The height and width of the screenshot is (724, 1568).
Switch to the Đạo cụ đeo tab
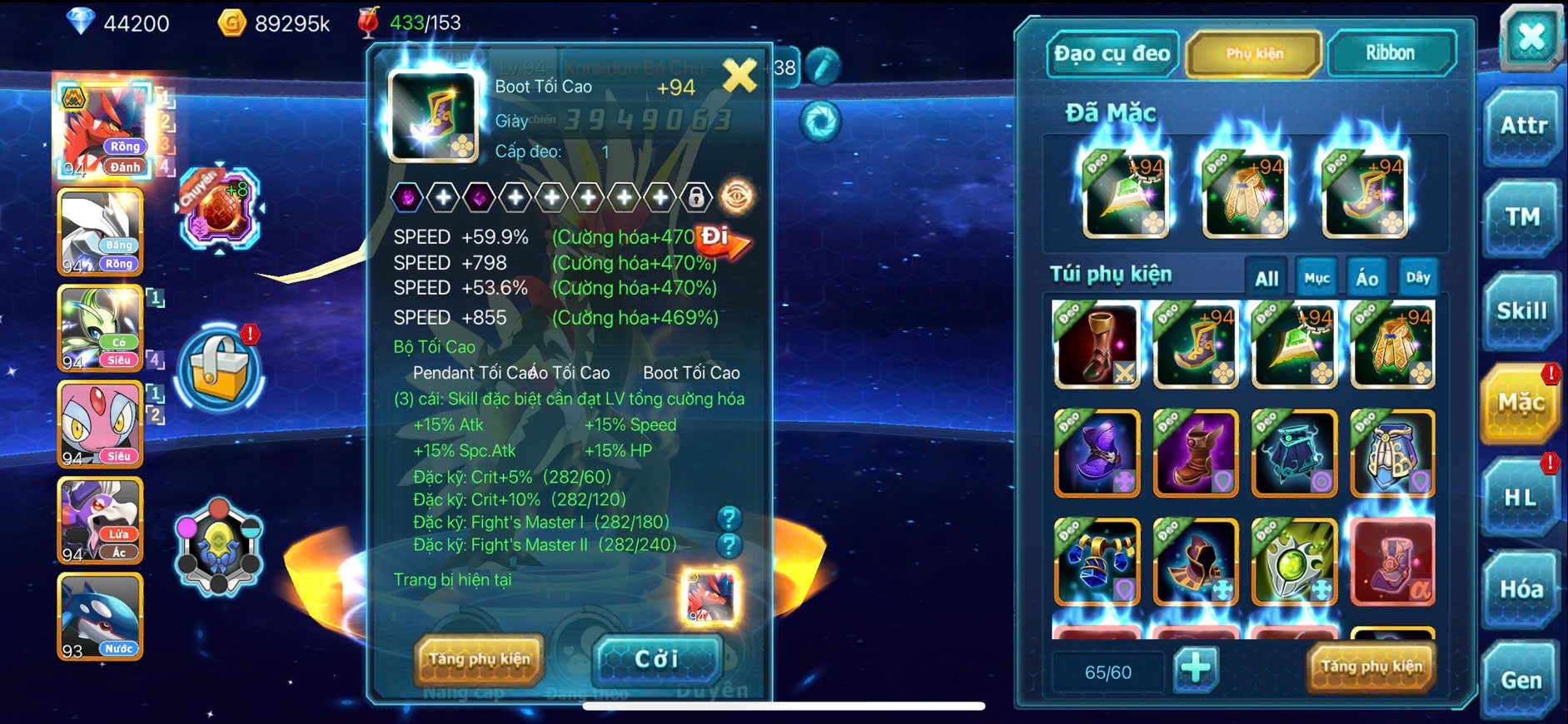click(1112, 54)
